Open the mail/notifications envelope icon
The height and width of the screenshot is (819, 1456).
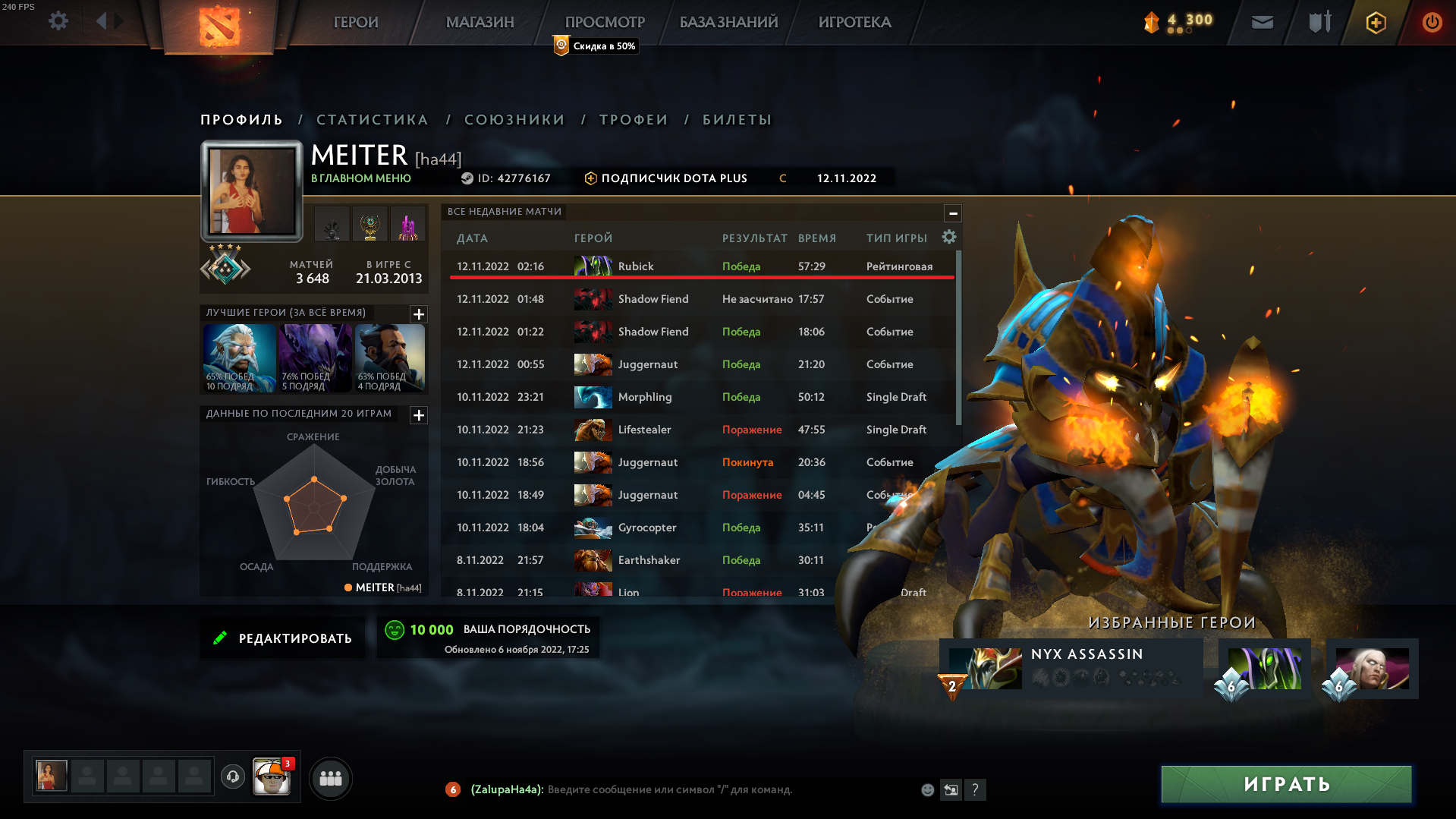(x=1262, y=22)
